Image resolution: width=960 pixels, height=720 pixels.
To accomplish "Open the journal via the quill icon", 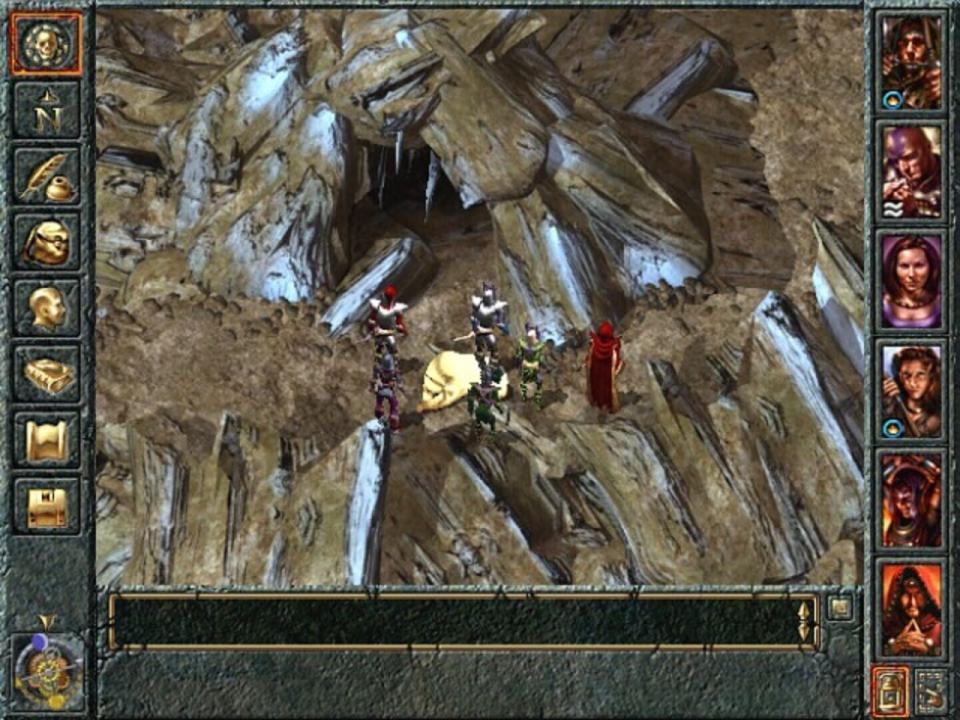I will tap(47, 176).
